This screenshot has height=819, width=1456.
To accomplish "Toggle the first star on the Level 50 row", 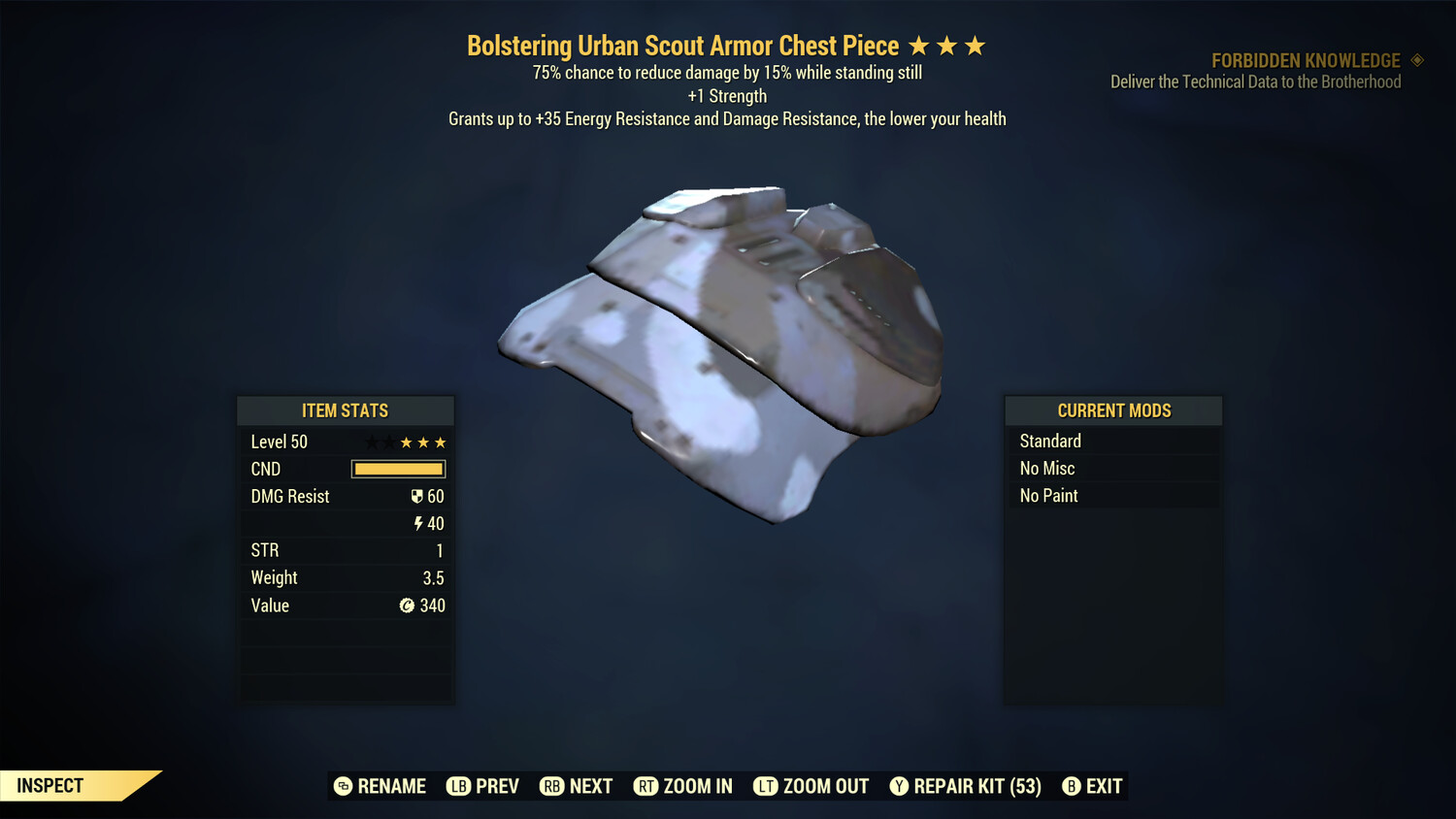I will point(372,442).
